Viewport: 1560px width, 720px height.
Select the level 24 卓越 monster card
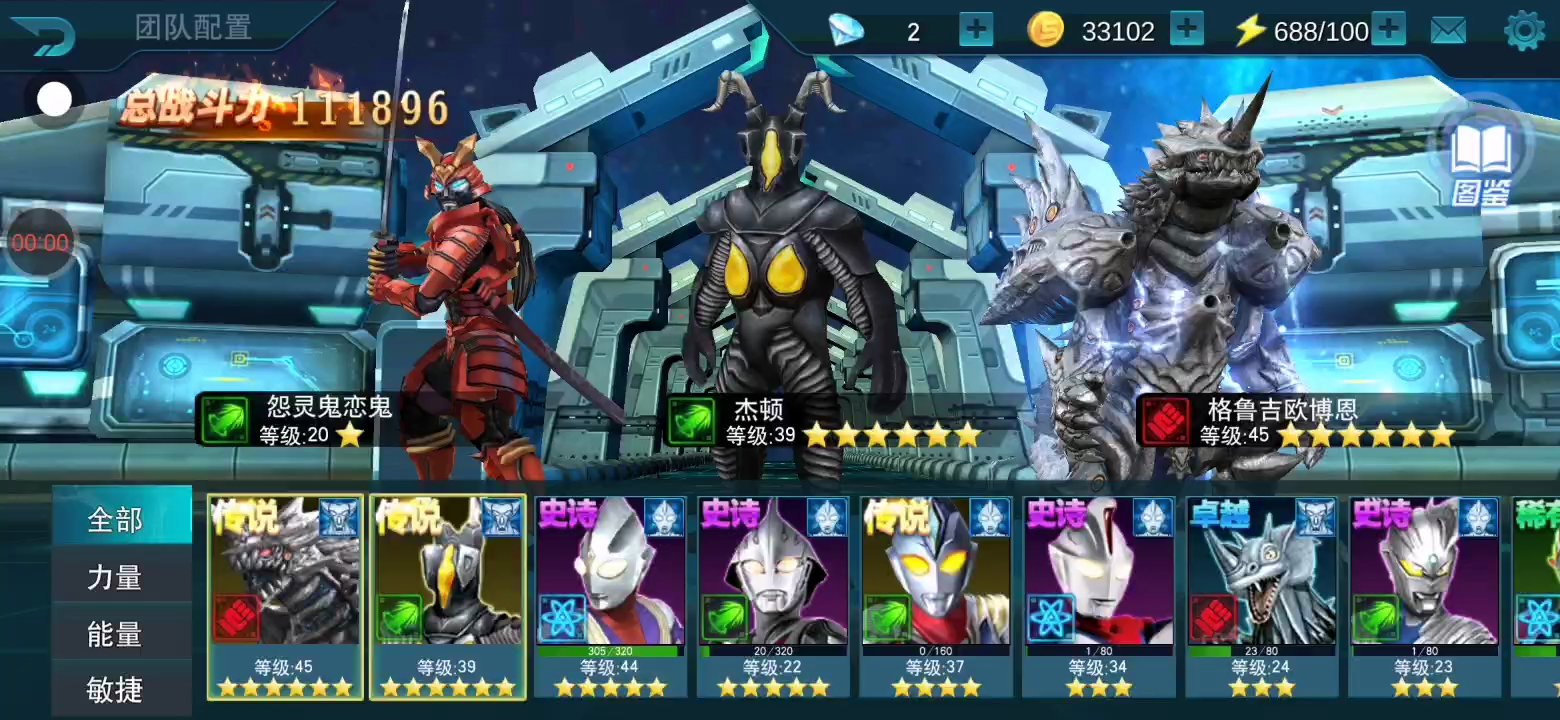[1262, 596]
